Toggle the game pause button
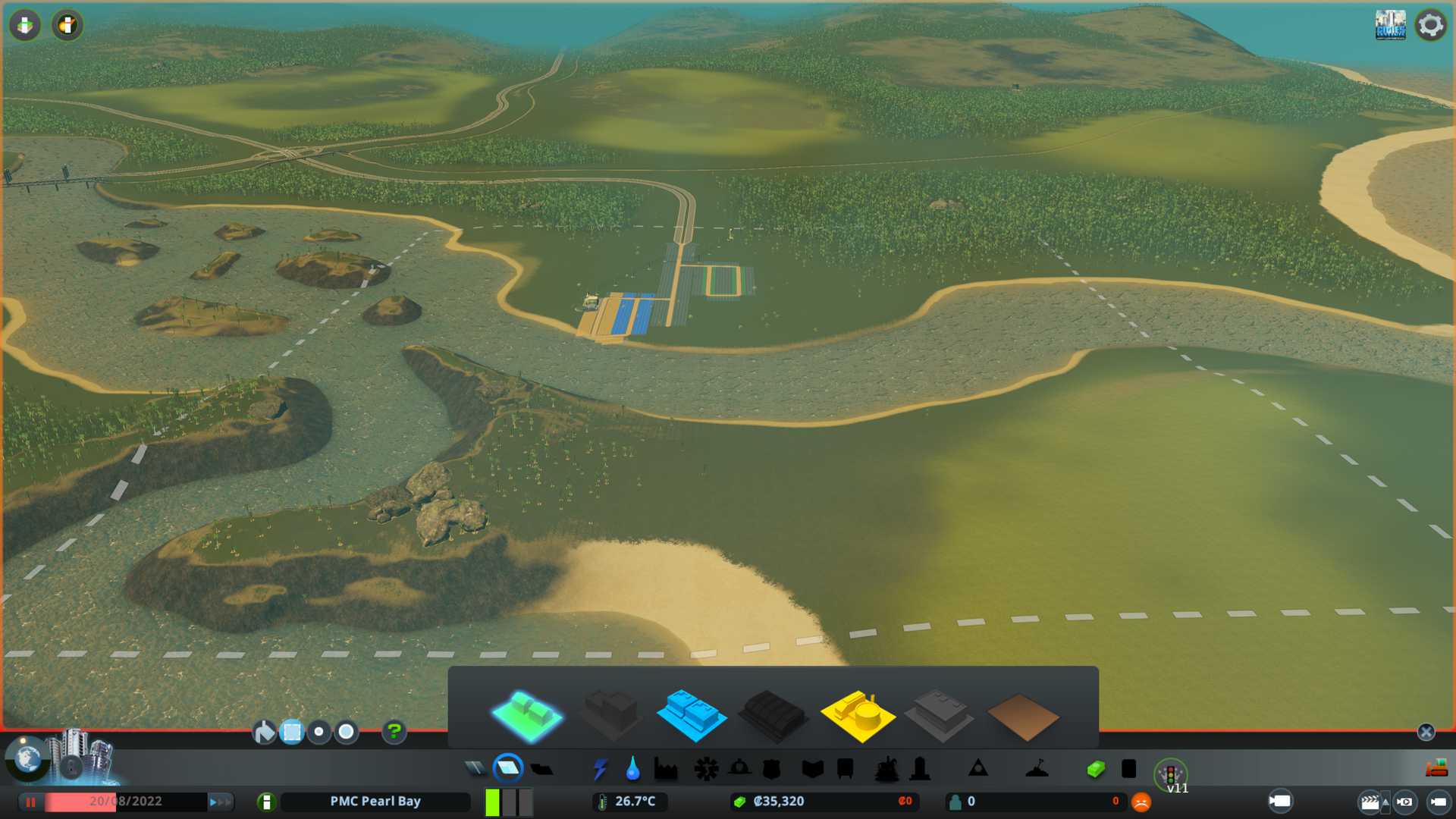The height and width of the screenshot is (819, 1456). point(30,802)
